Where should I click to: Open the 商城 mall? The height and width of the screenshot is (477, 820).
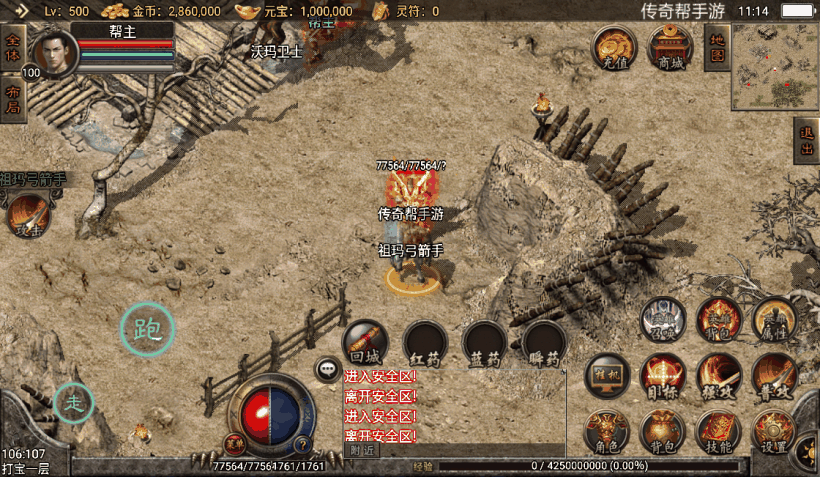click(670, 46)
